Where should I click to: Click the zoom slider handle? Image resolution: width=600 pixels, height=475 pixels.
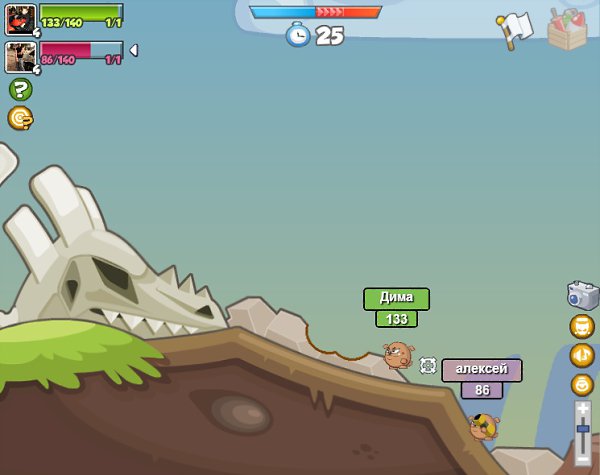tap(583, 428)
